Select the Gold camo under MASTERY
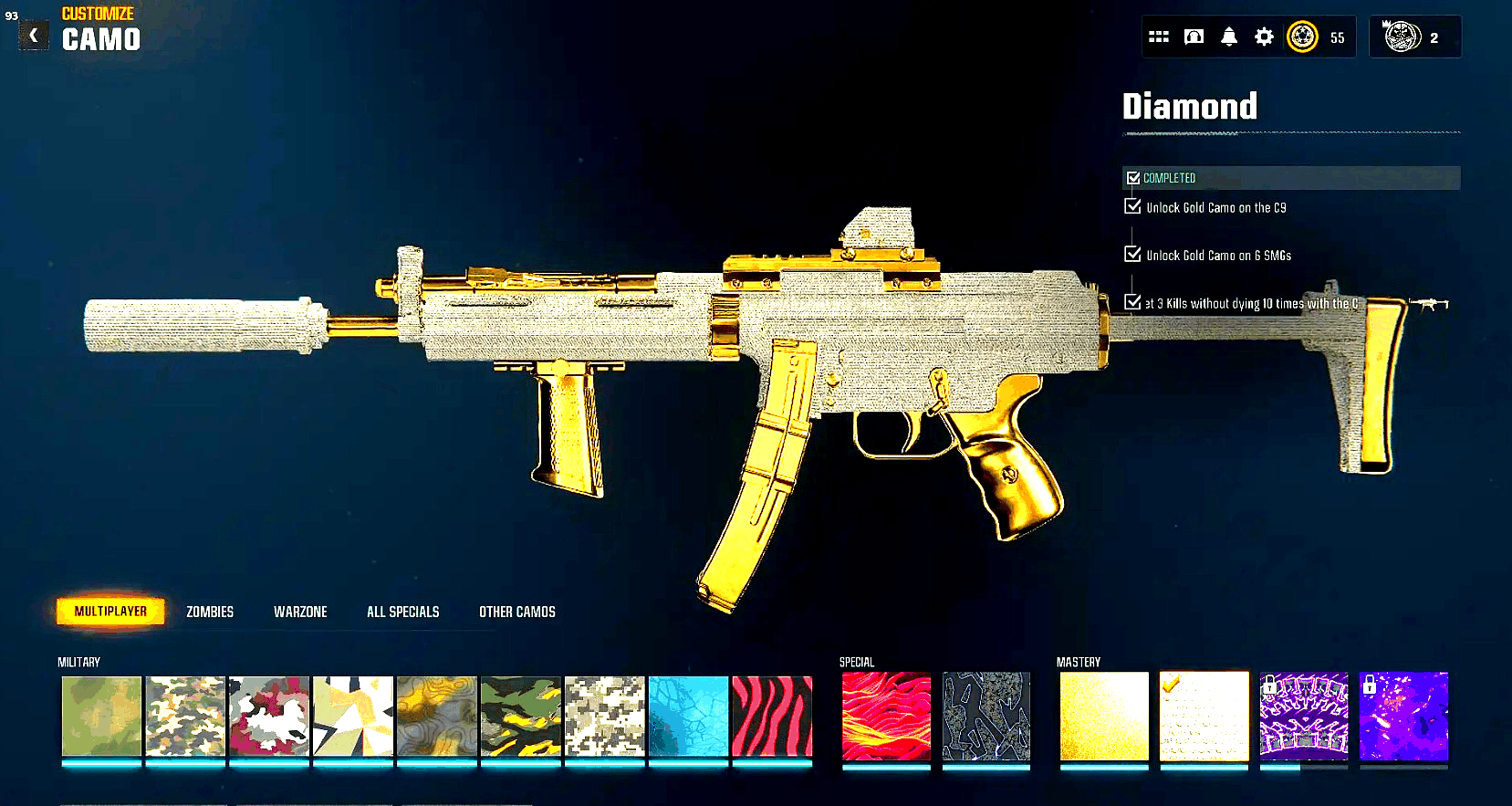The image size is (1512, 806). coord(1103,717)
